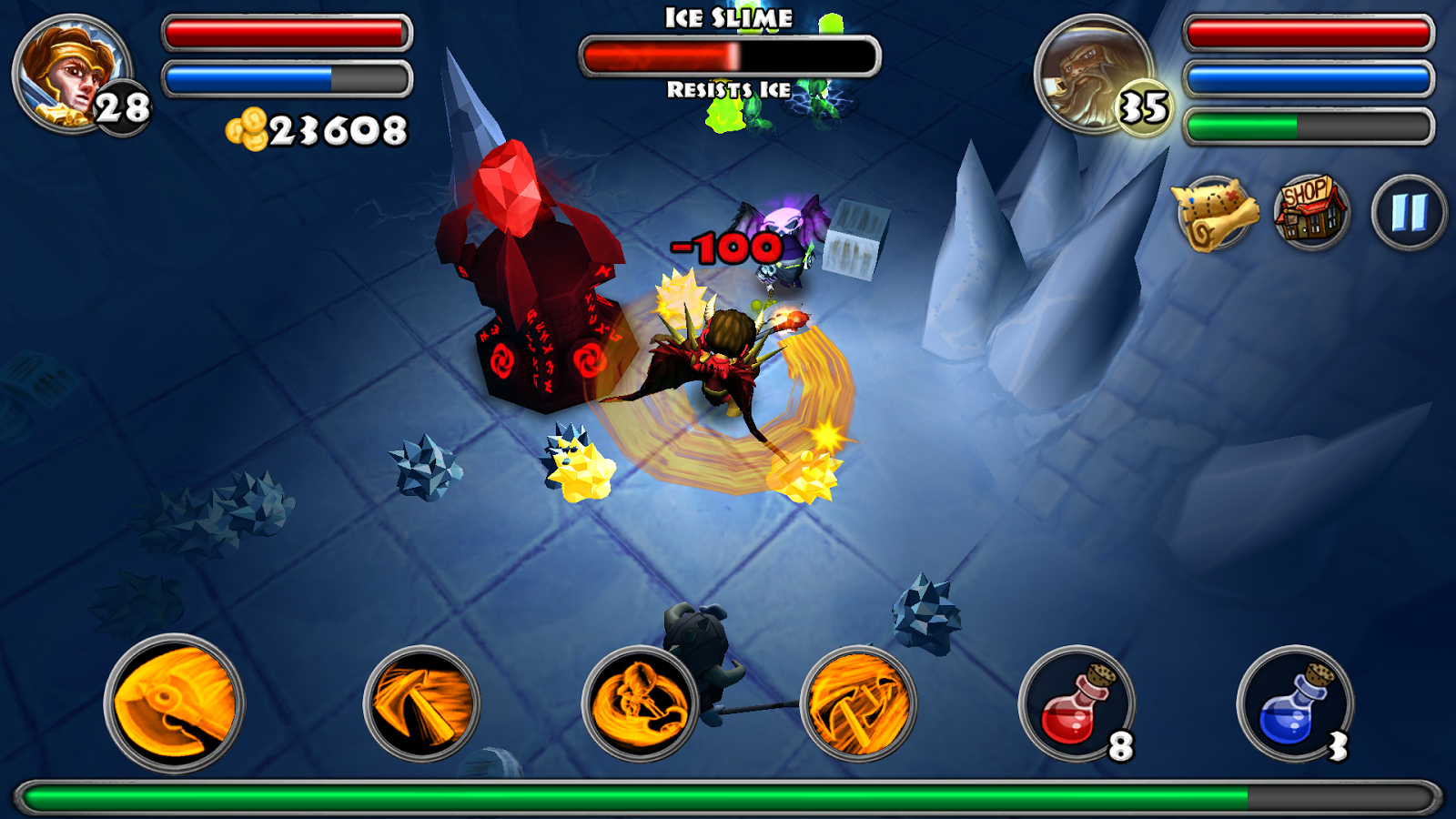Use the red health potion
Screen dimensions: 1456x819
pos(1077,703)
